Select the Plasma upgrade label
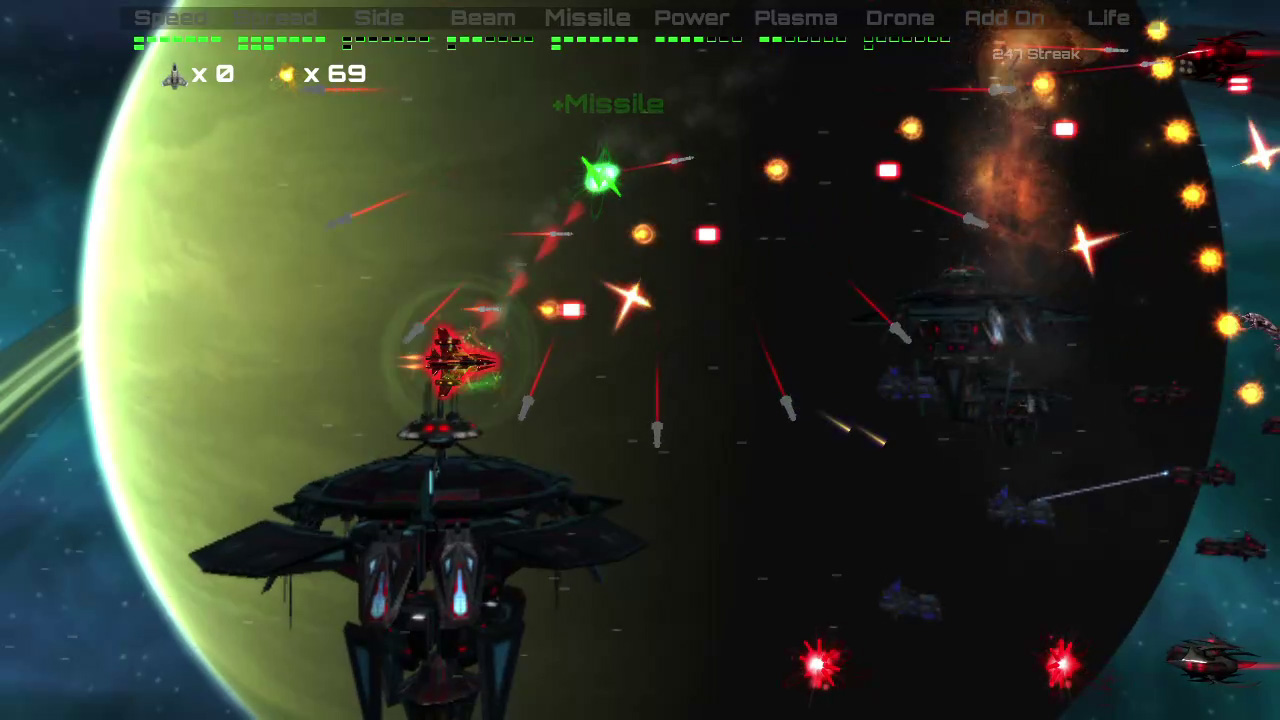This screenshot has width=1280, height=720. [x=796, y=17]
